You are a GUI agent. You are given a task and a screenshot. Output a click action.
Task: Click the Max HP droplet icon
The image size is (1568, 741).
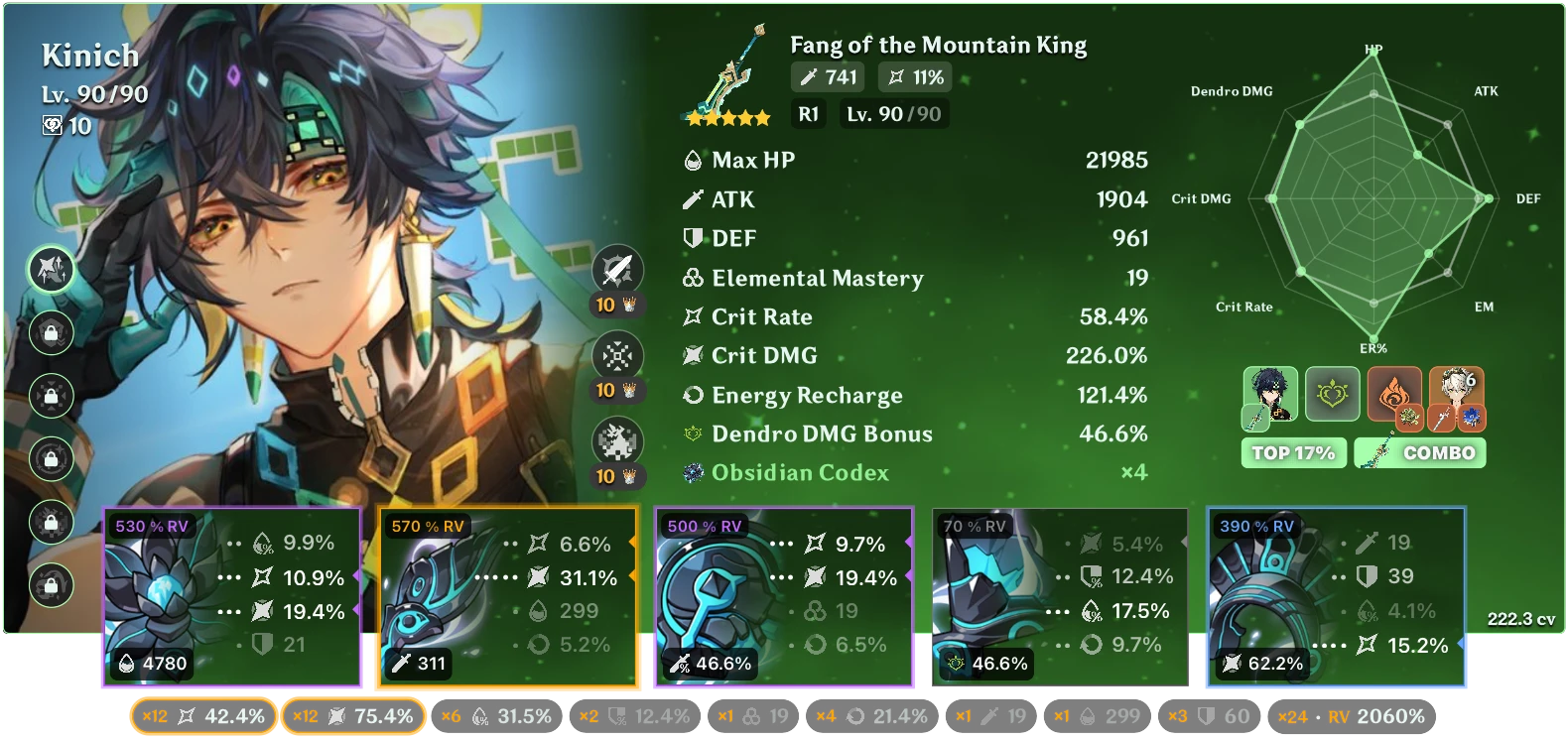pos(690,160)
